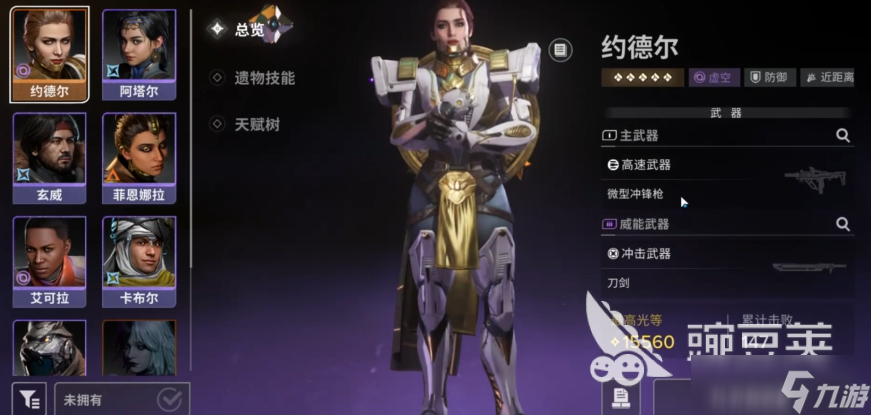Open the character filter funnel button
871x415 pixels.
tap(29, 397)
